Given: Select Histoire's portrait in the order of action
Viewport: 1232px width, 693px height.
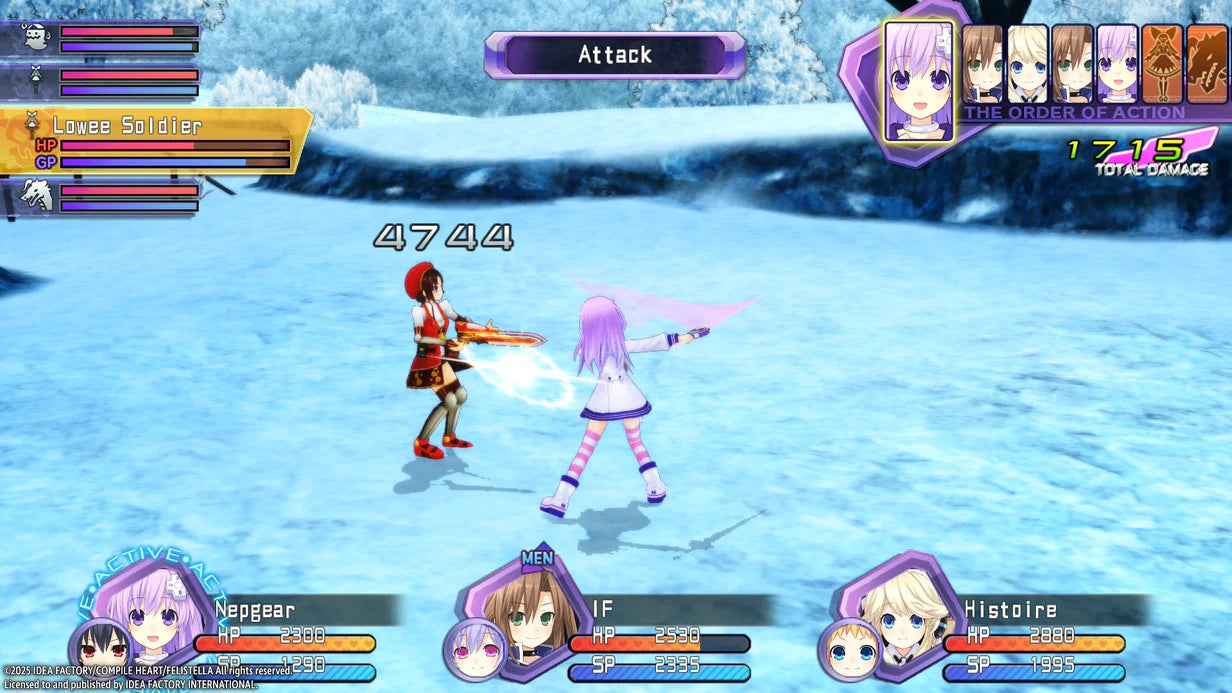Looking at the screenshot, I should click(1027, 64).
